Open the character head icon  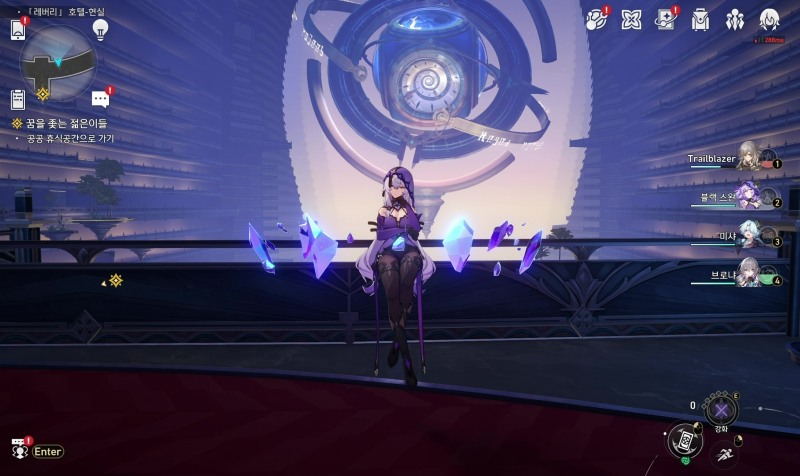(769, 19)
